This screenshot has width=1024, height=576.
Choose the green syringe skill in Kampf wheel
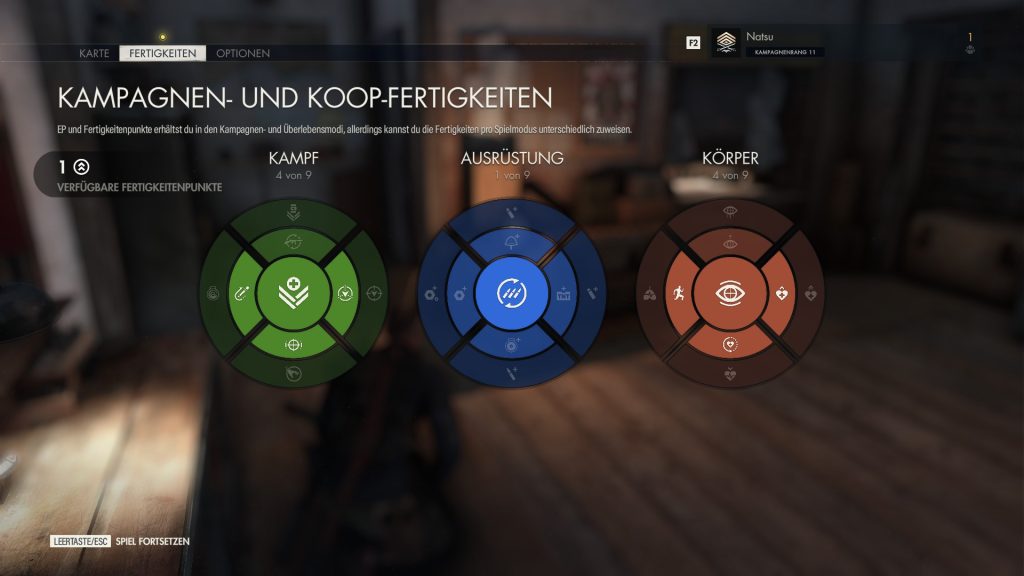[x=242, y=294]
